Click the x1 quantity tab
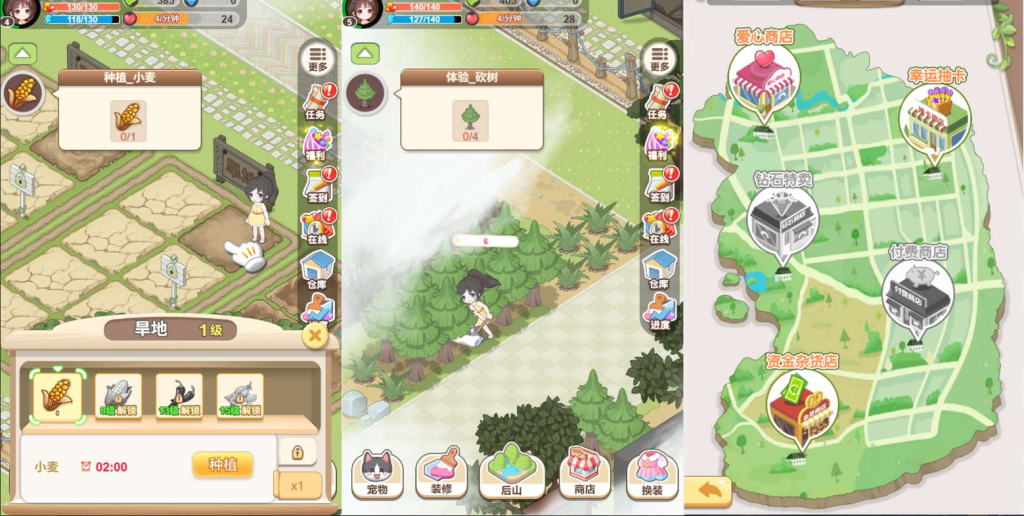This screenshot has height=516, width=1024. [299, 486]
